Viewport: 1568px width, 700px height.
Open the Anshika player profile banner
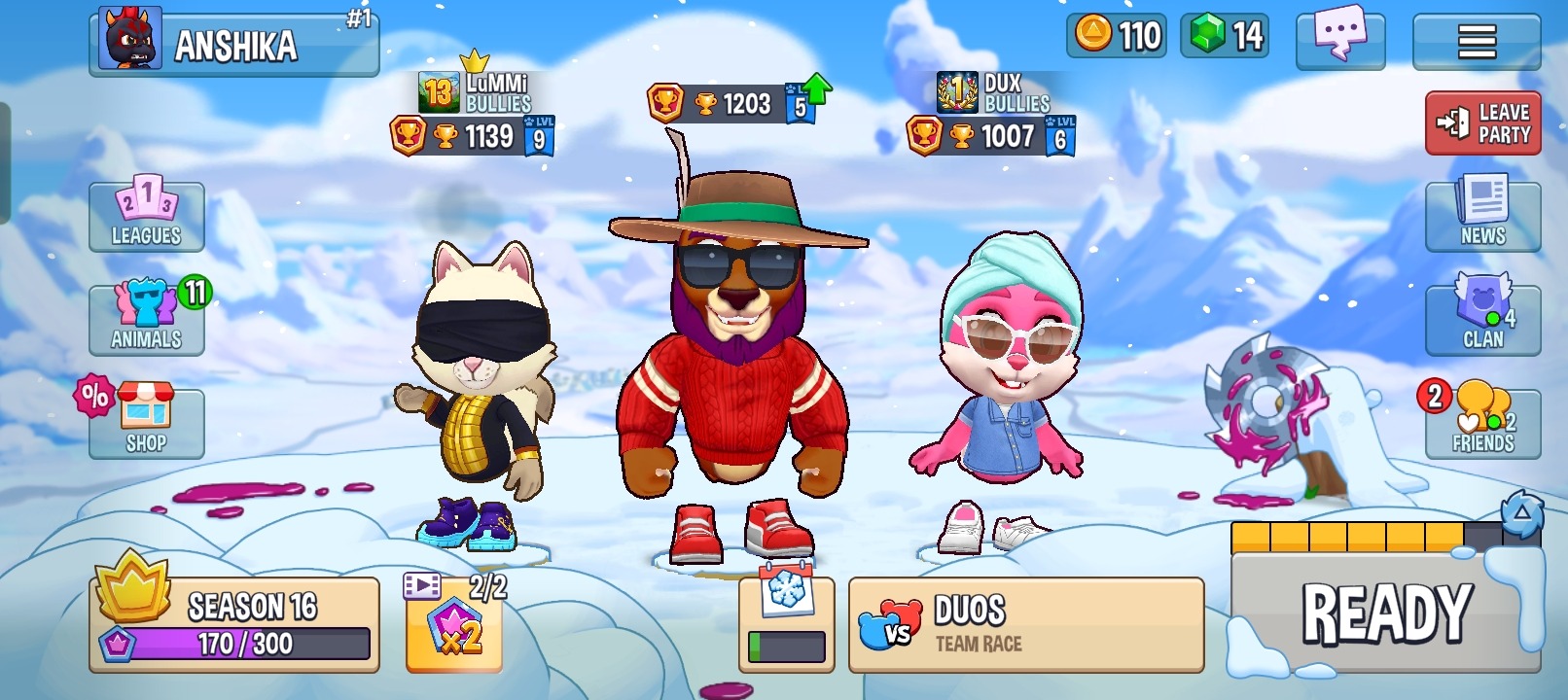233,44
